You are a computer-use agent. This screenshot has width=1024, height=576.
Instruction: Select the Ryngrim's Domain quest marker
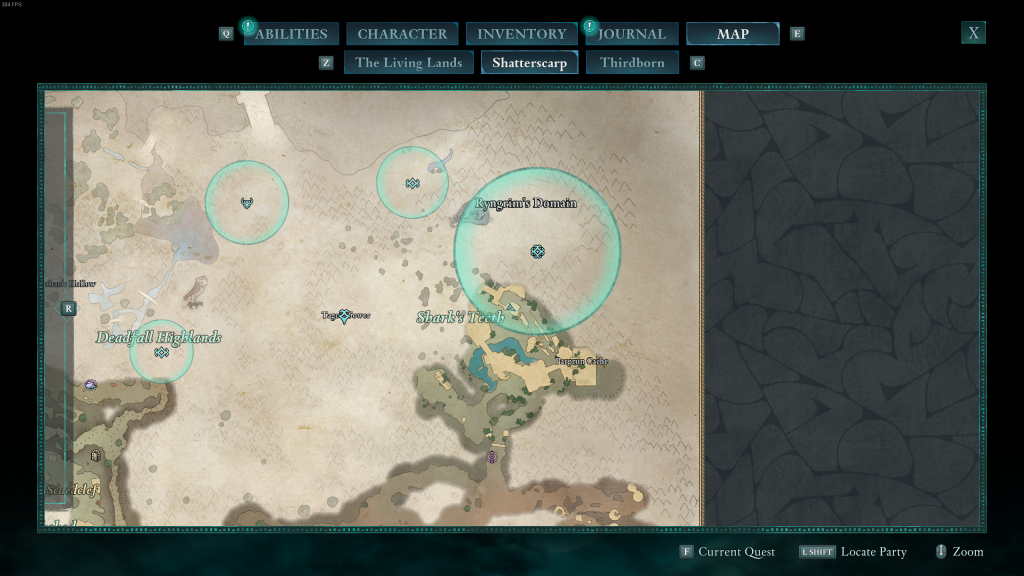point(538,251)
